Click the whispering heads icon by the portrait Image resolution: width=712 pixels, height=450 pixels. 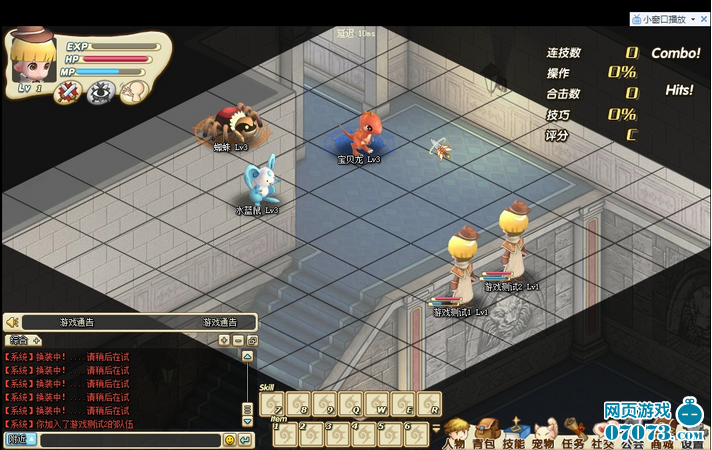pyautogui.click(x=129, y=92)
